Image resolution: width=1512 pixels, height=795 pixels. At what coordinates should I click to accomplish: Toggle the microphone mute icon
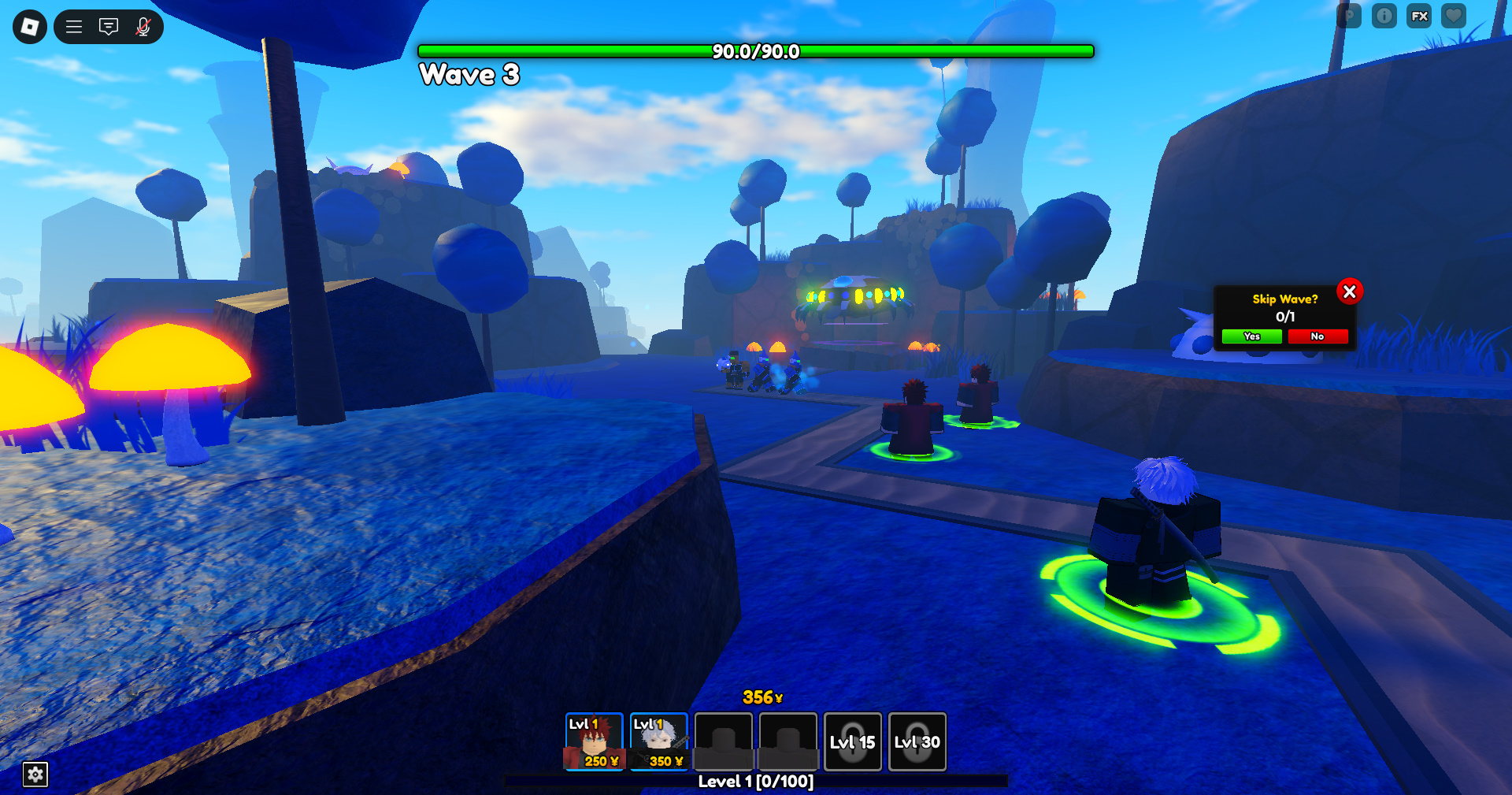click(x=142, y=27)
